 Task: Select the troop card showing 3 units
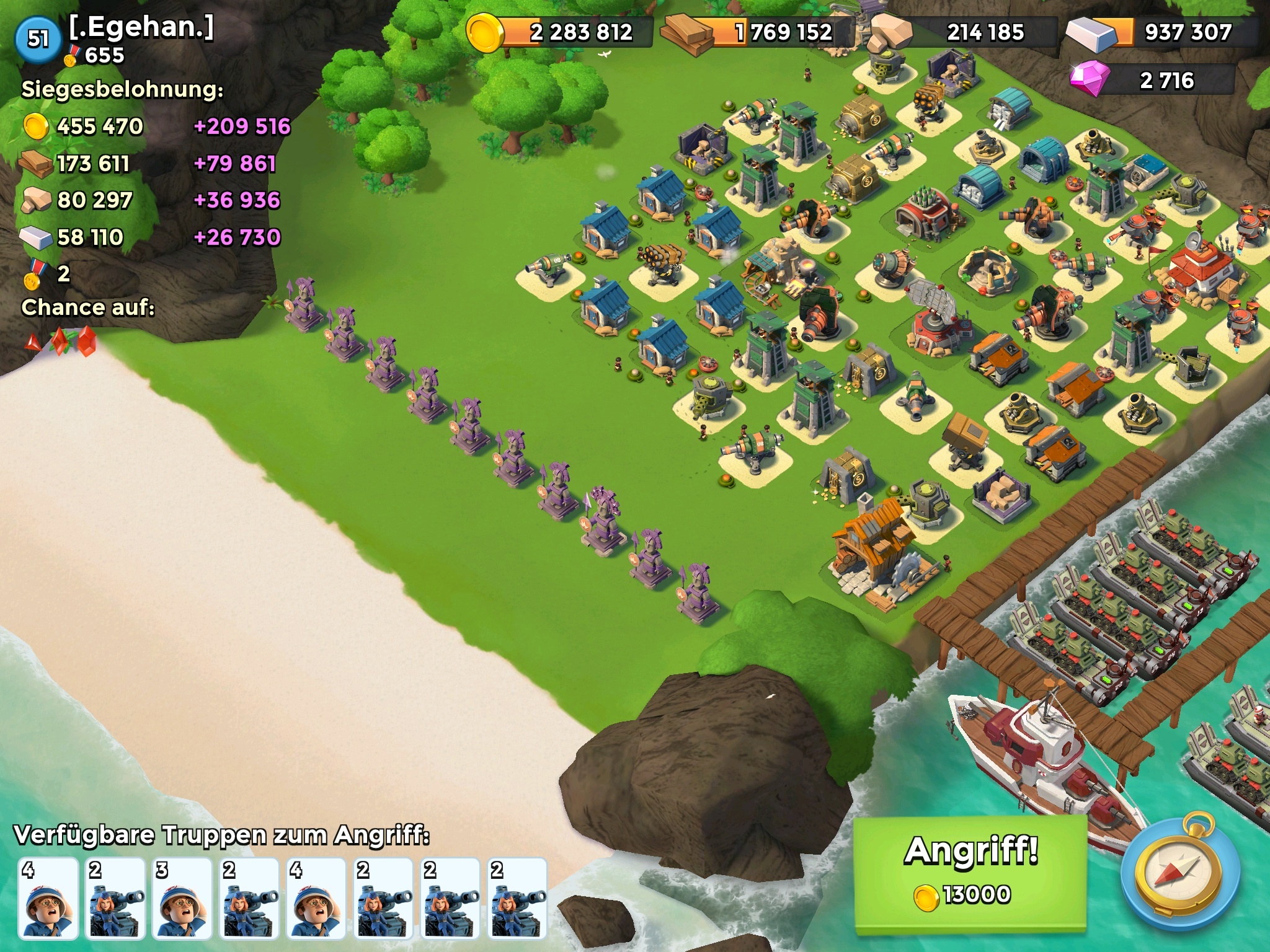[183, 897]
